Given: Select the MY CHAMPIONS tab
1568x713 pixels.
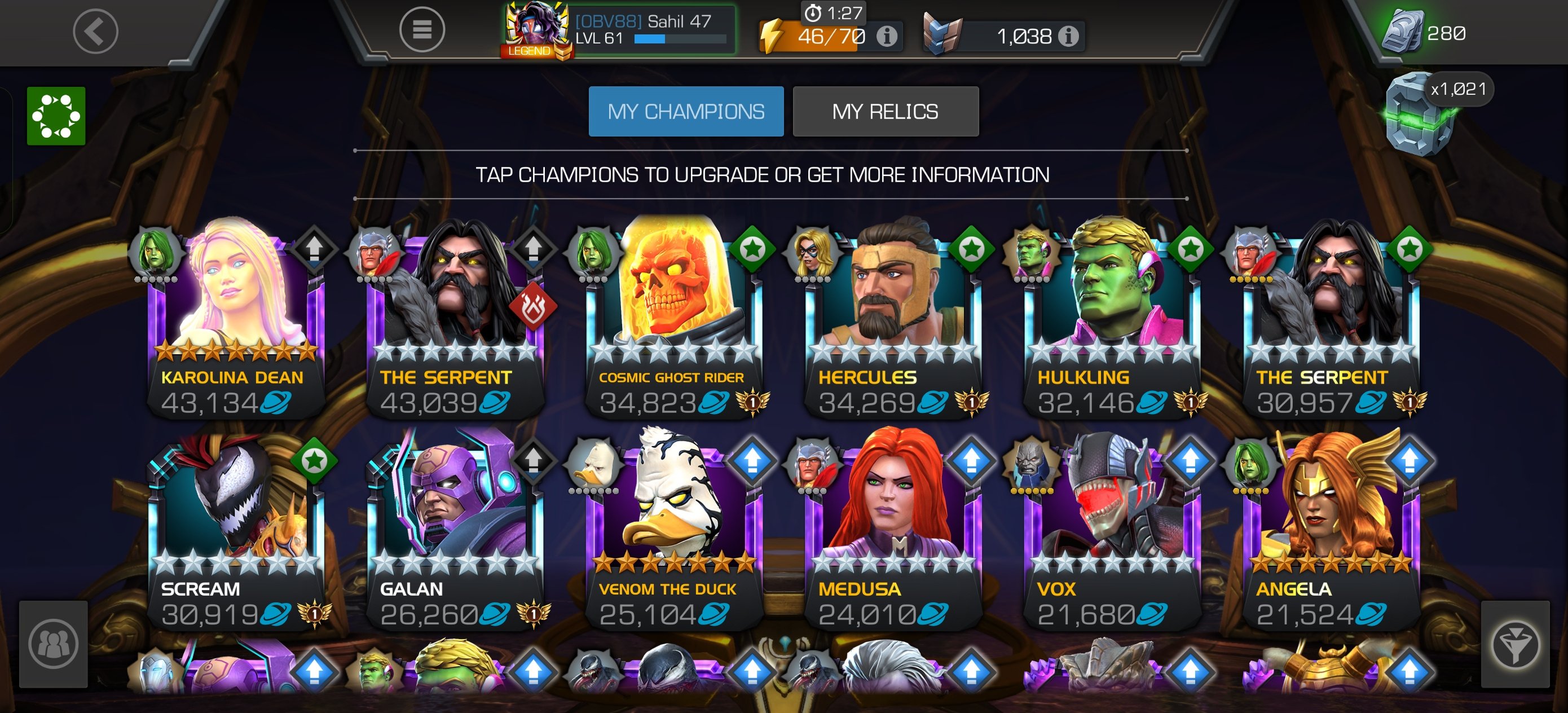Looking at the screenshot, I should (686, 112).
